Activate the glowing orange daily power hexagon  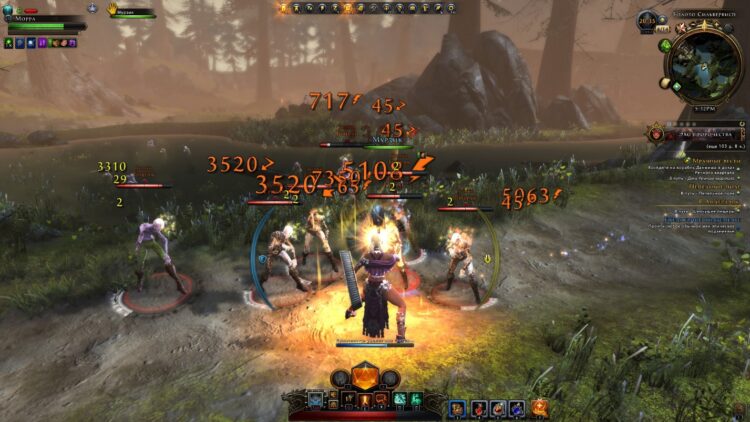coord(366,379)
